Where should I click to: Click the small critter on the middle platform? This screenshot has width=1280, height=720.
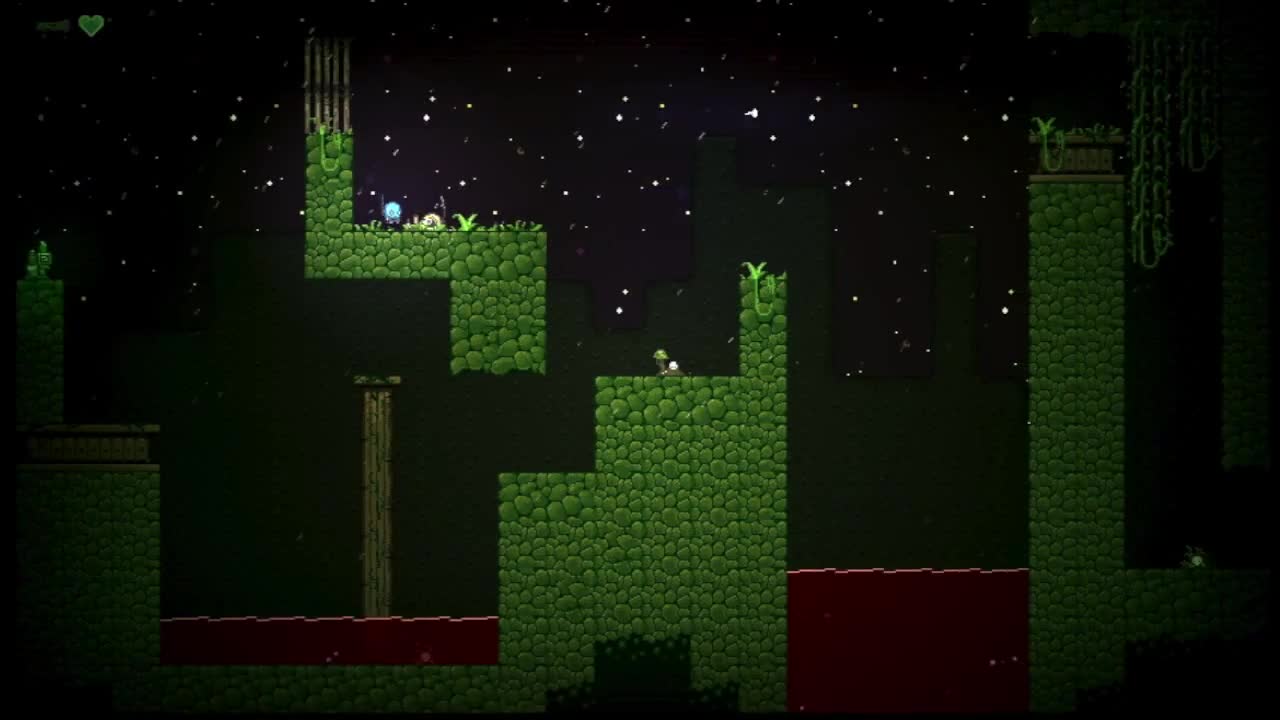pyautogui.click(x=664, y=362)
